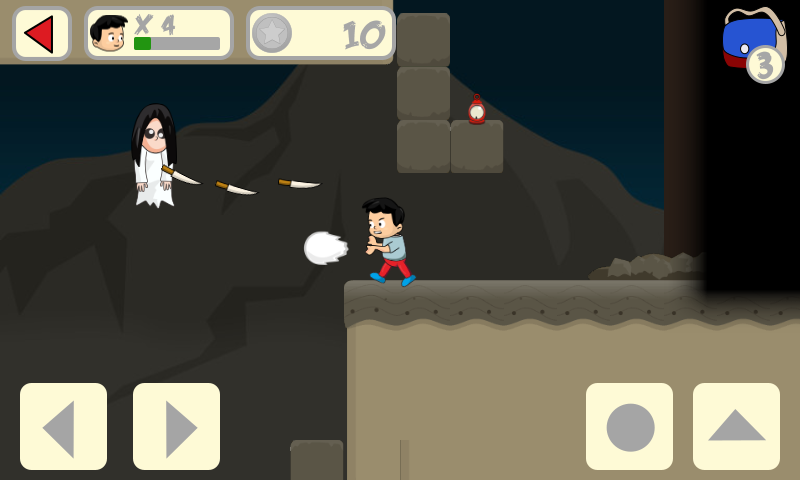This screenshot has width=800, height=480.
Task: Move left with the left arrow button
Action: [x=63, y=427]
